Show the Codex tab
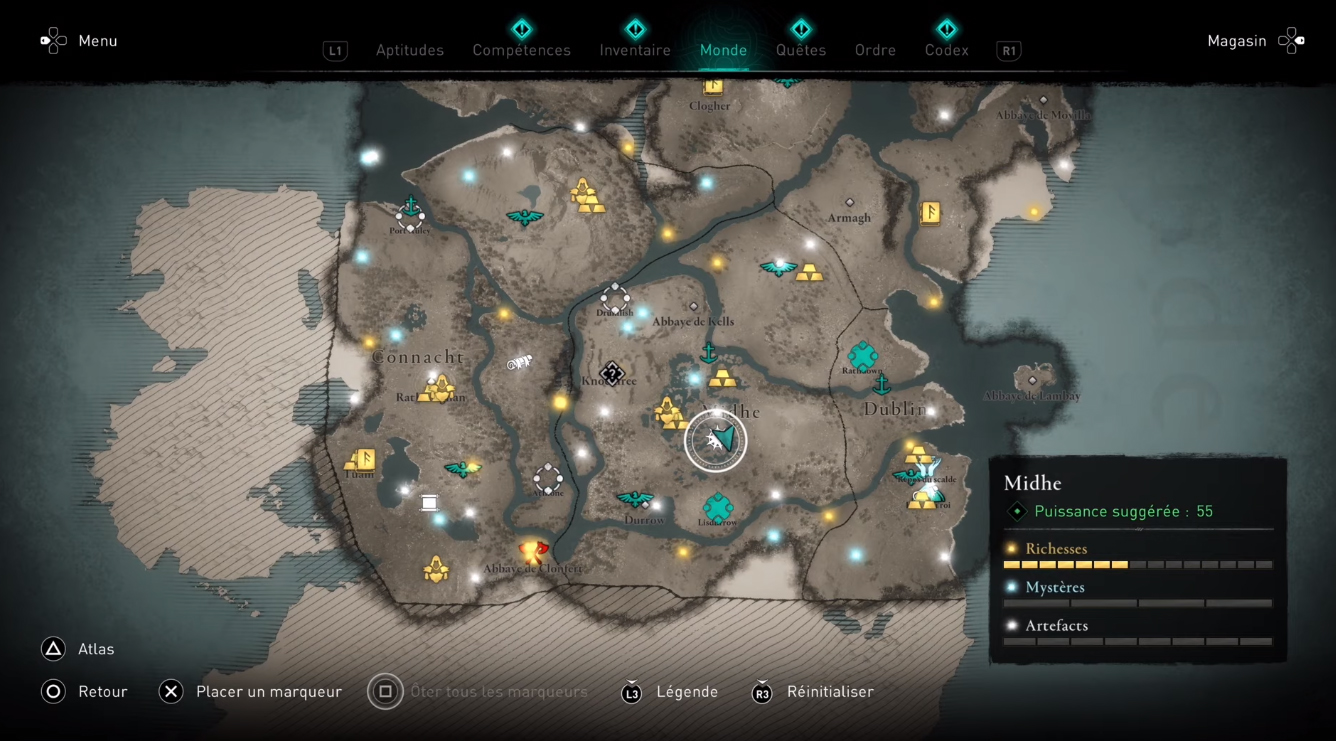Image resolution: width=1336 pixels, height=741 pixels. [x=946, y=50]
